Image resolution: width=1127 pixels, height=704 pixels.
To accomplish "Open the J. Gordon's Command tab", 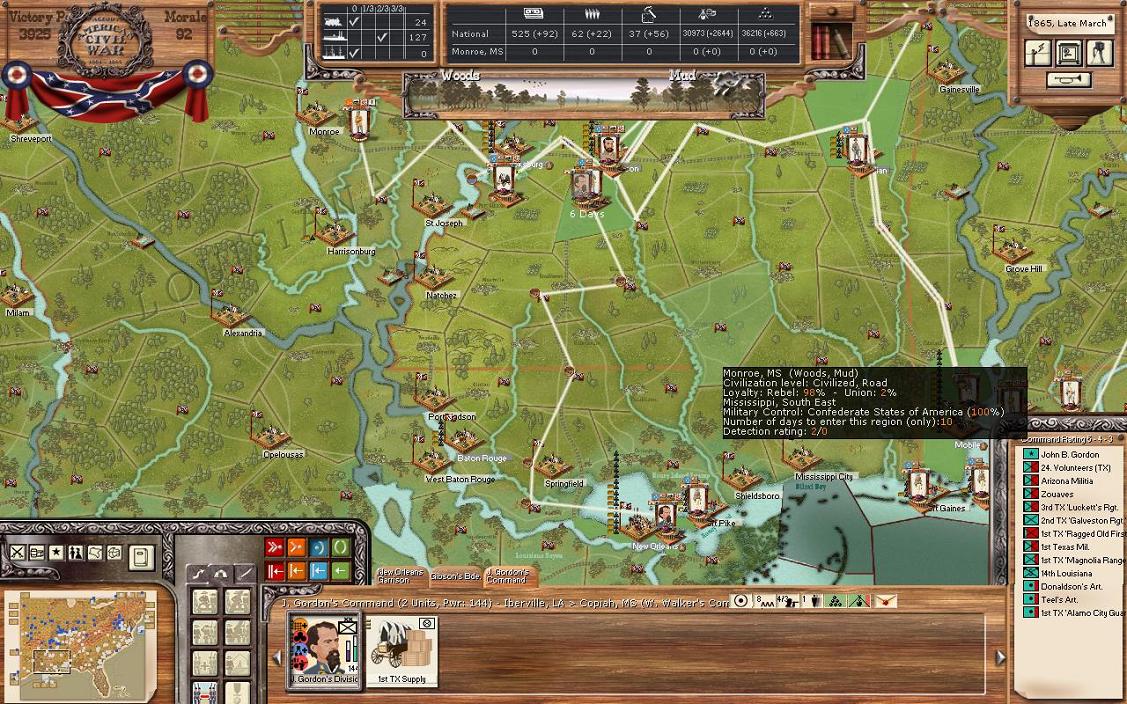I will point(510,576).
